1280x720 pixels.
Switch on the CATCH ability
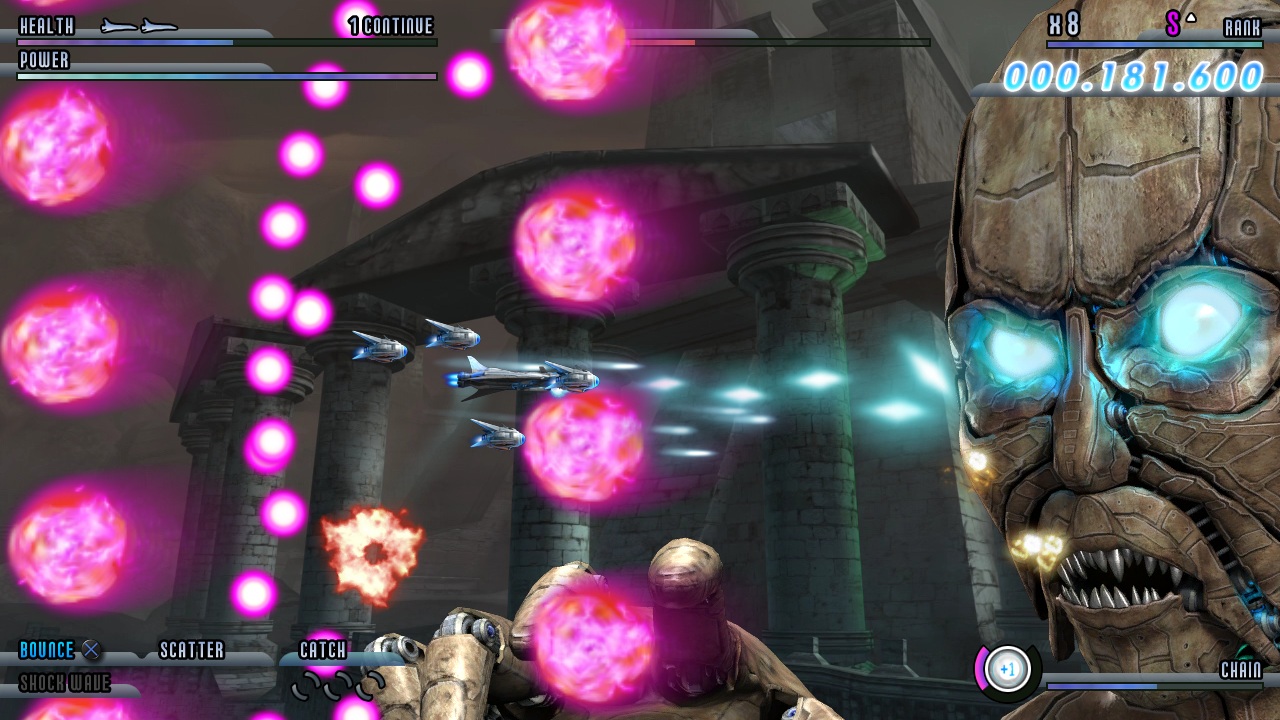click(320, 650)
